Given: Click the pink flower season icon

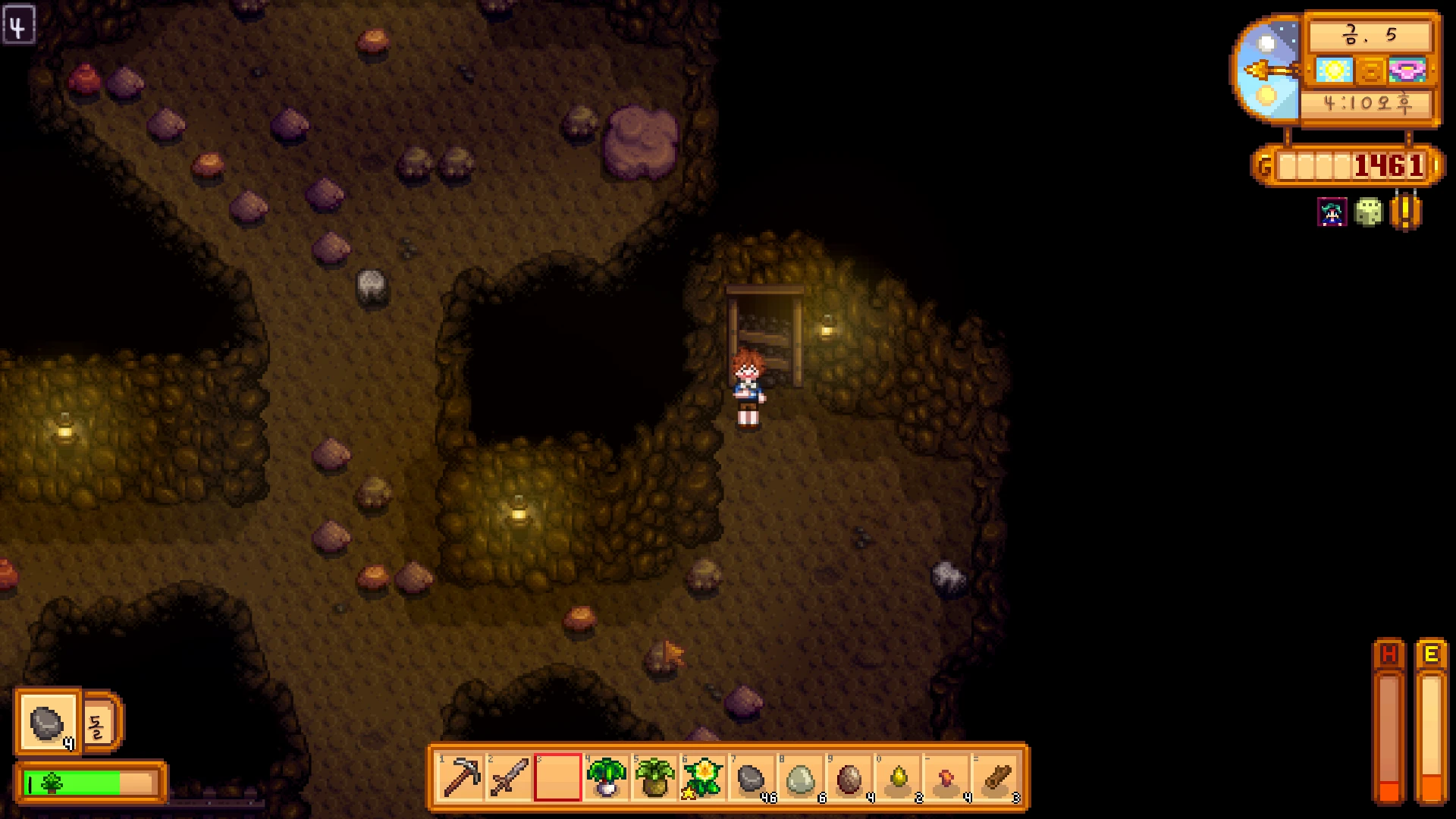Looking at the screenshot, I should (x=1407, y=71).
